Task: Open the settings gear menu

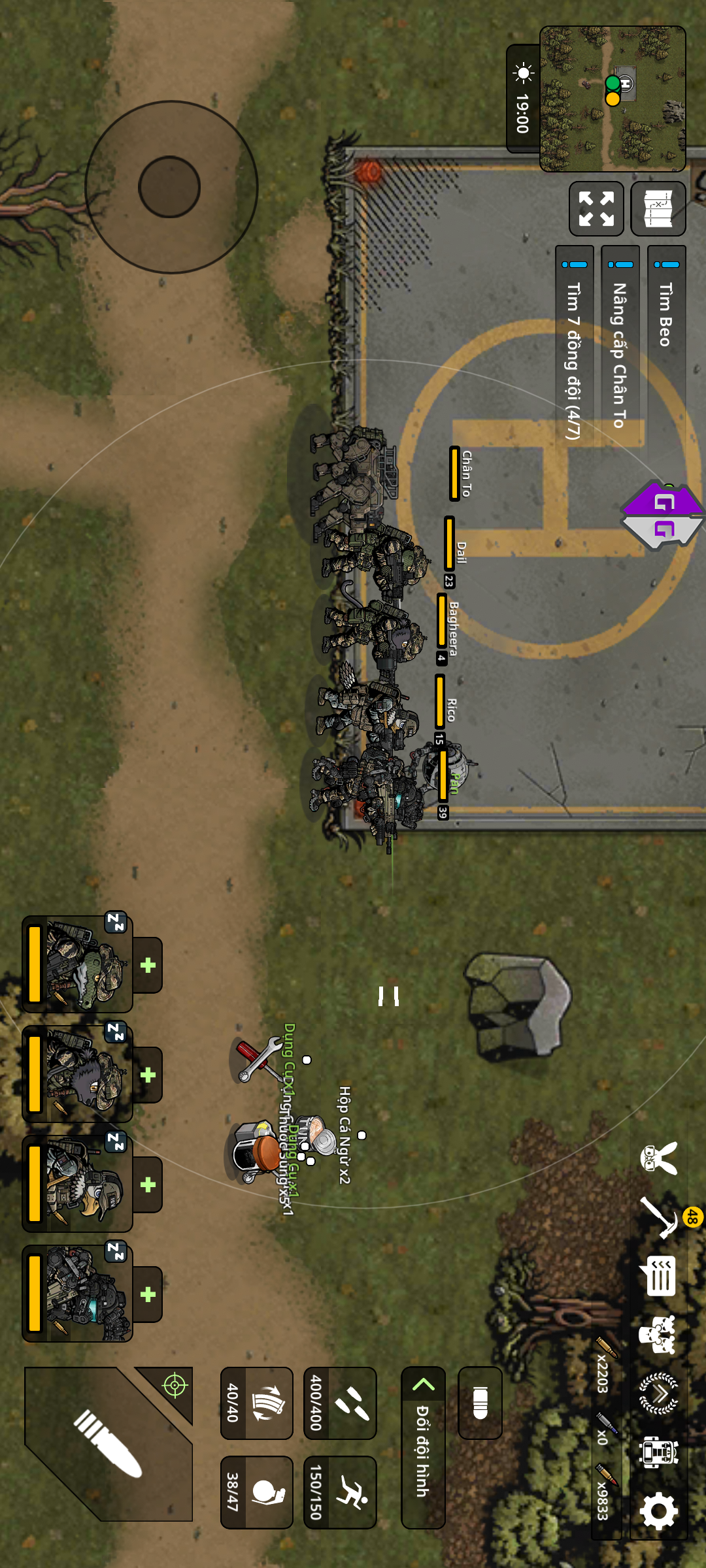Action: click(x=659, y=1510)
